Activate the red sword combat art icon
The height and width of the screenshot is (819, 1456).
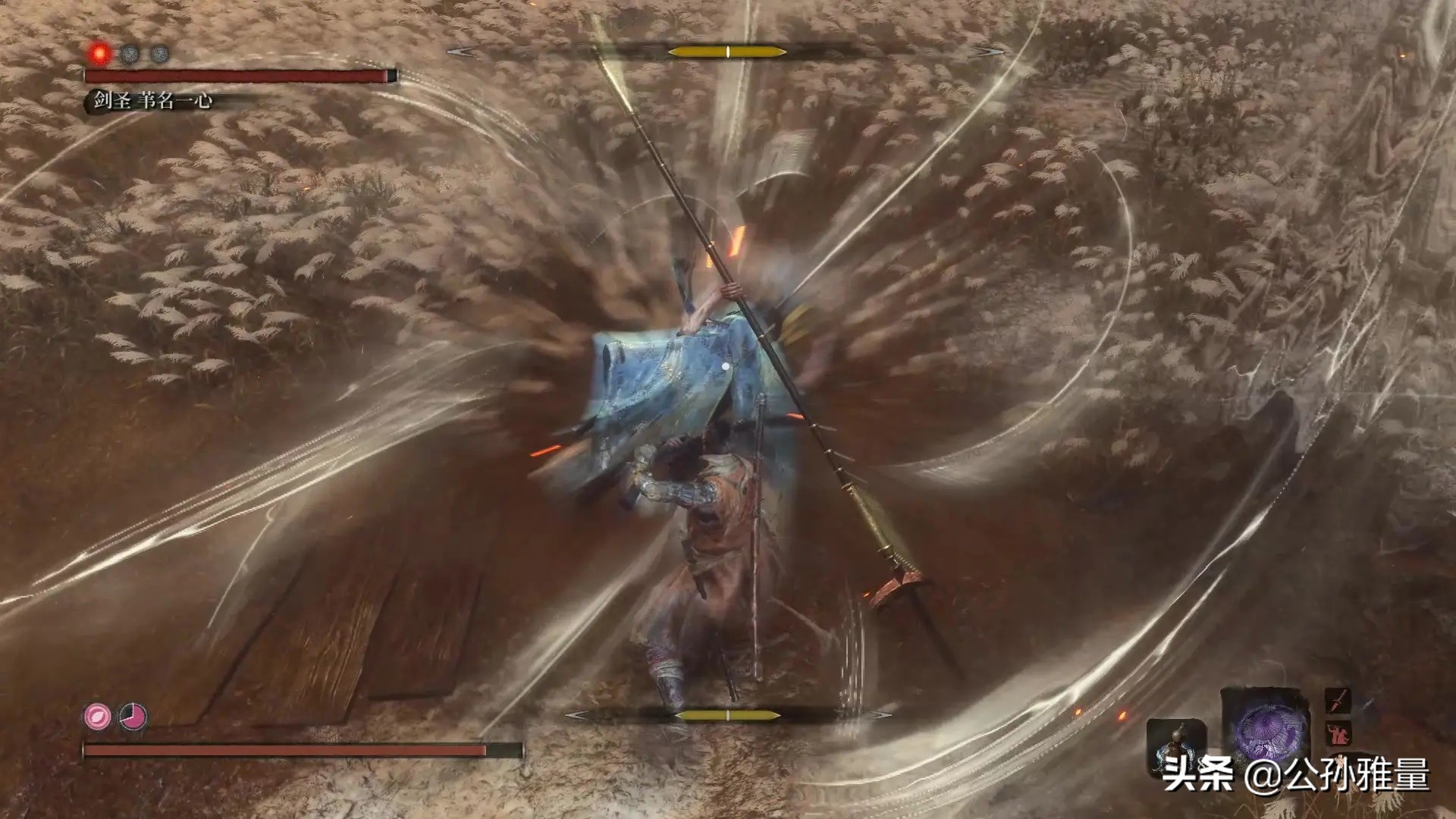click(x=1338, y=701)
